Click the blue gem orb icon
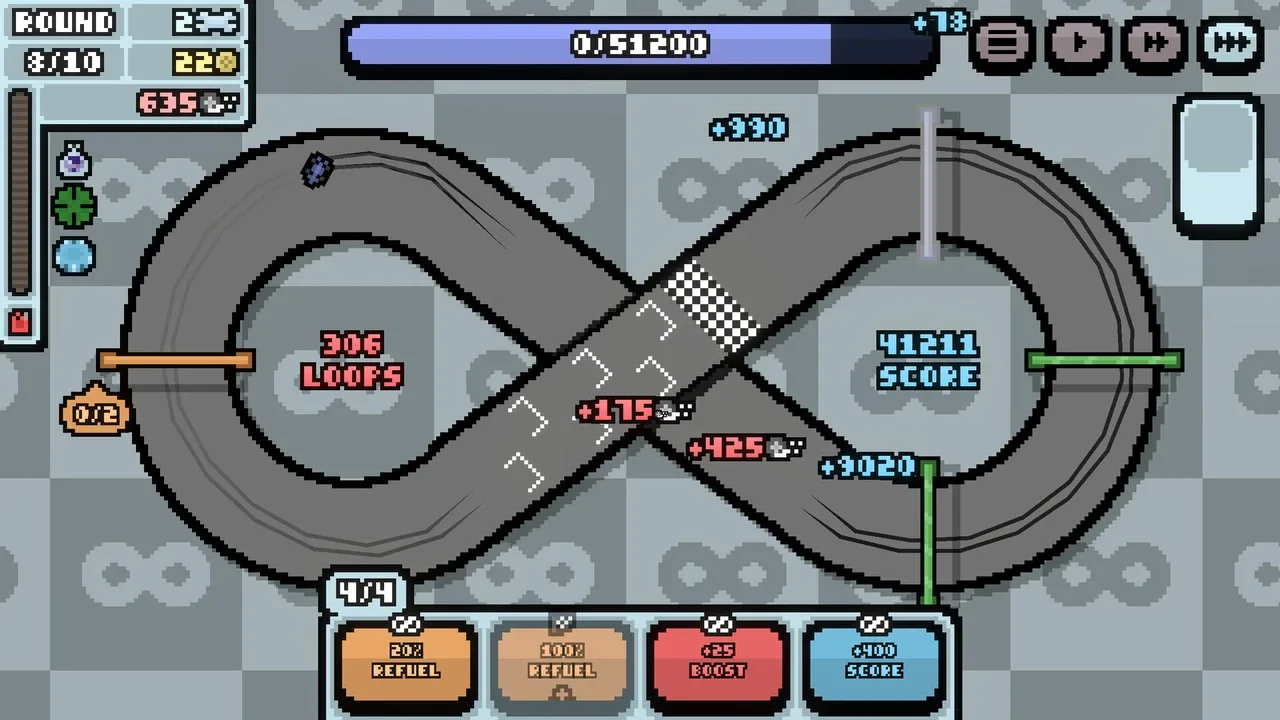The height and width of the screenshot is (720, 1280). 74,256
